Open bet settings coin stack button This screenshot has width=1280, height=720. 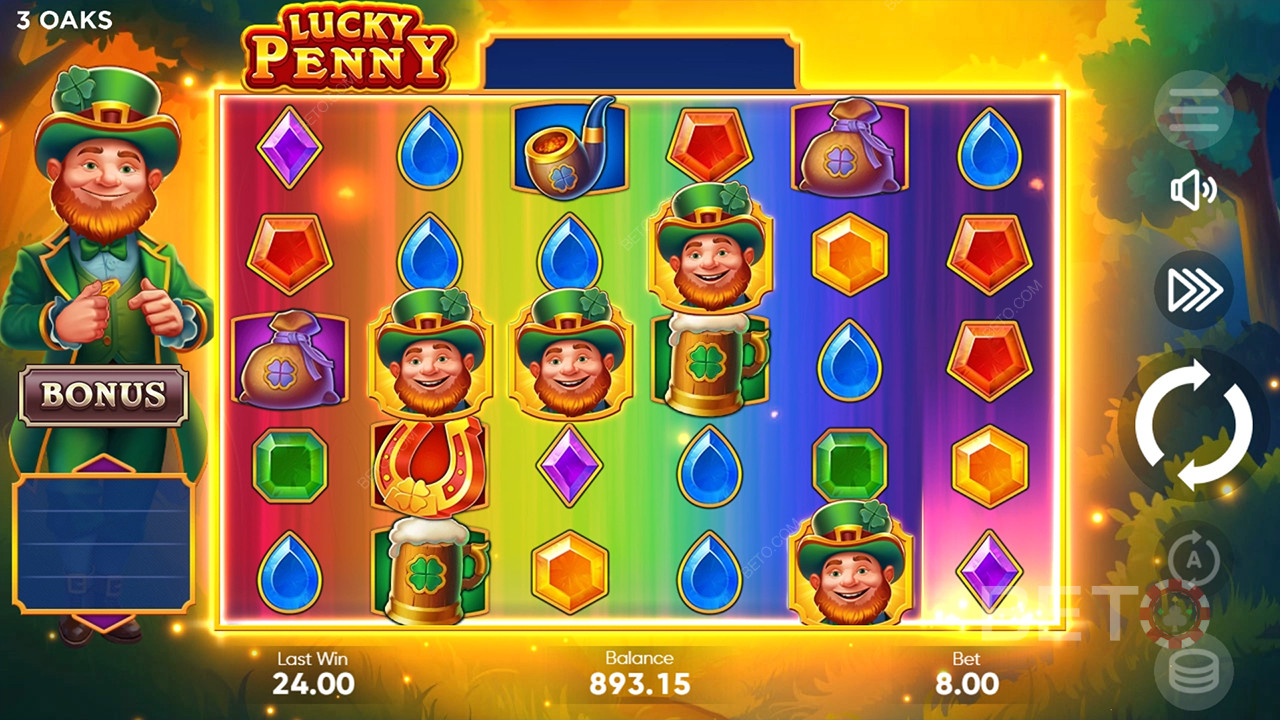[1193, 673]
